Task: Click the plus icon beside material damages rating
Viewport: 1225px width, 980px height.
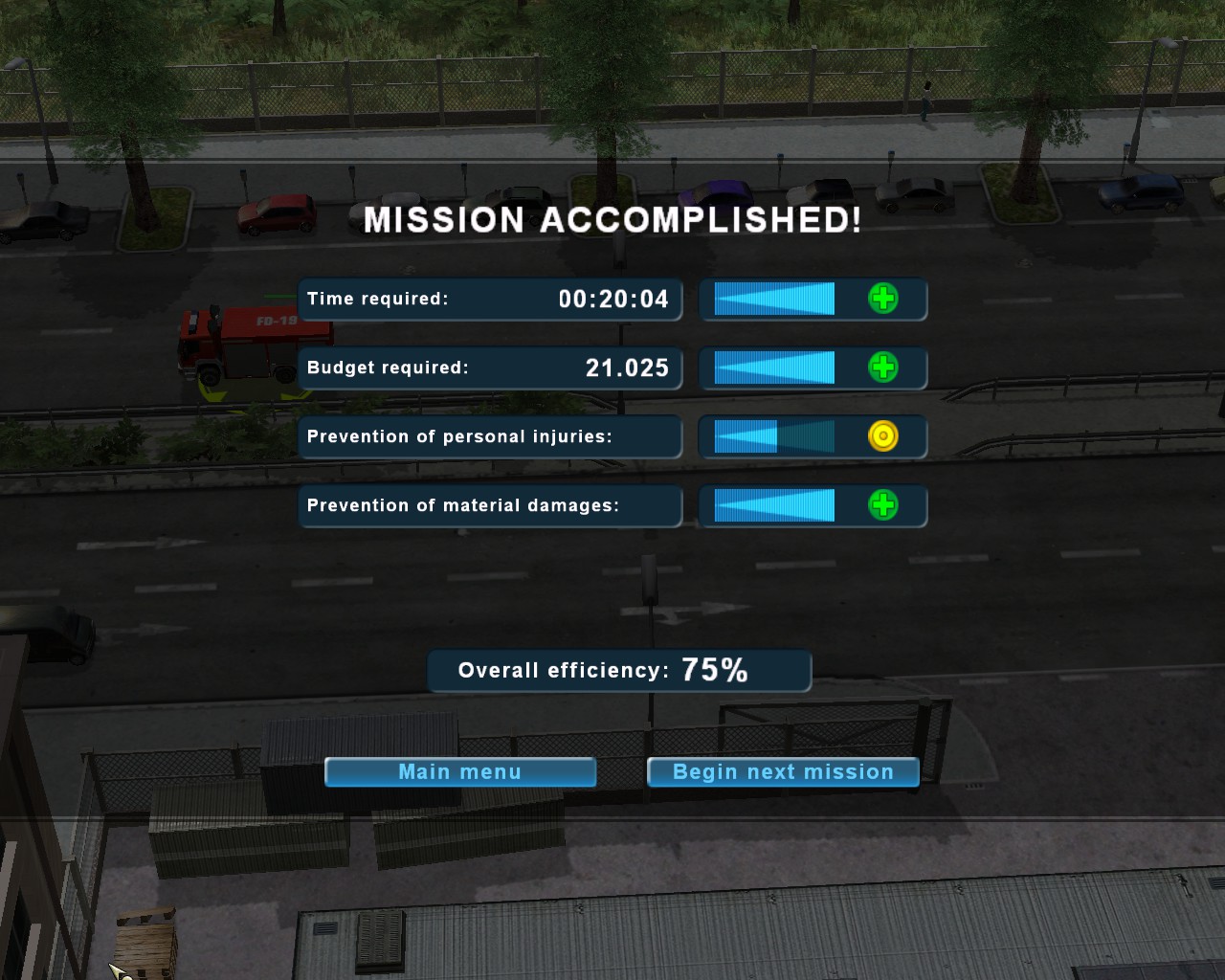Action: click(885, 506)
